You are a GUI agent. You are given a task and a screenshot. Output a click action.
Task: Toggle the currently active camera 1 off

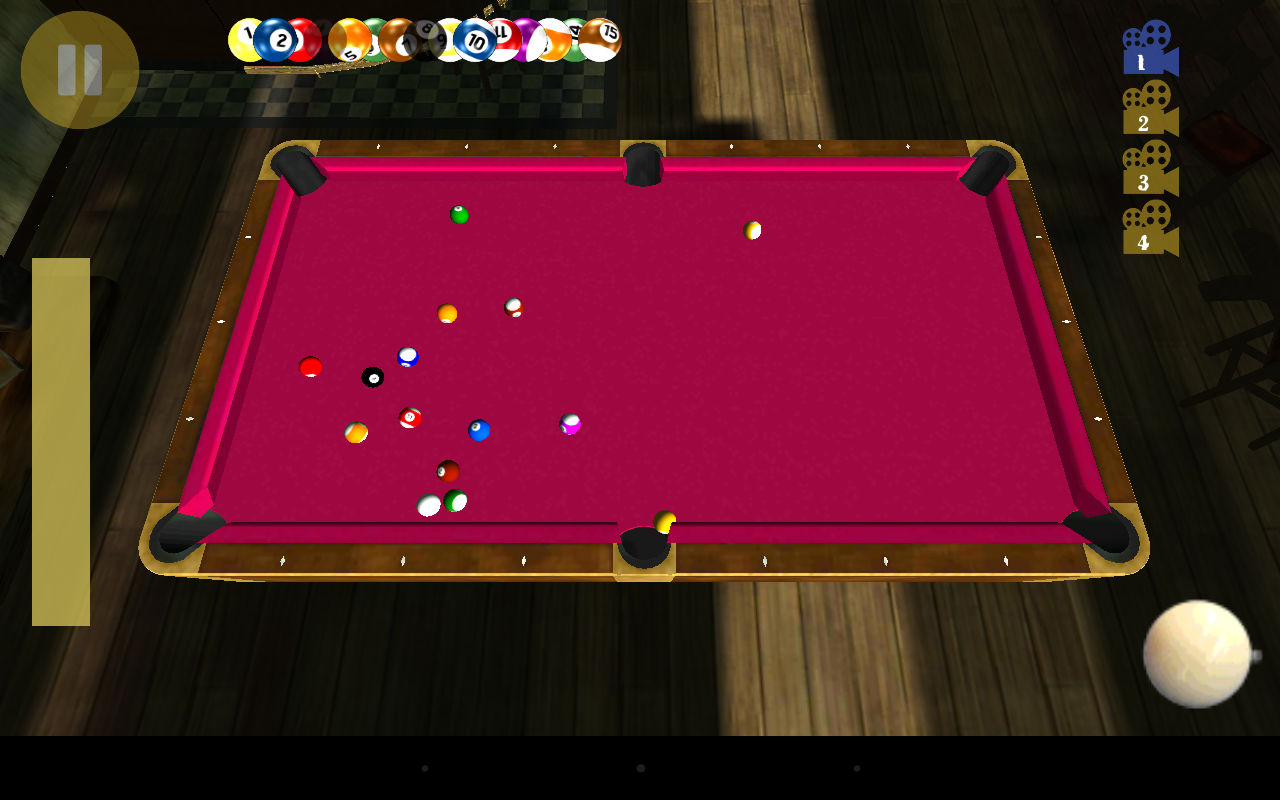[1148, 55]
